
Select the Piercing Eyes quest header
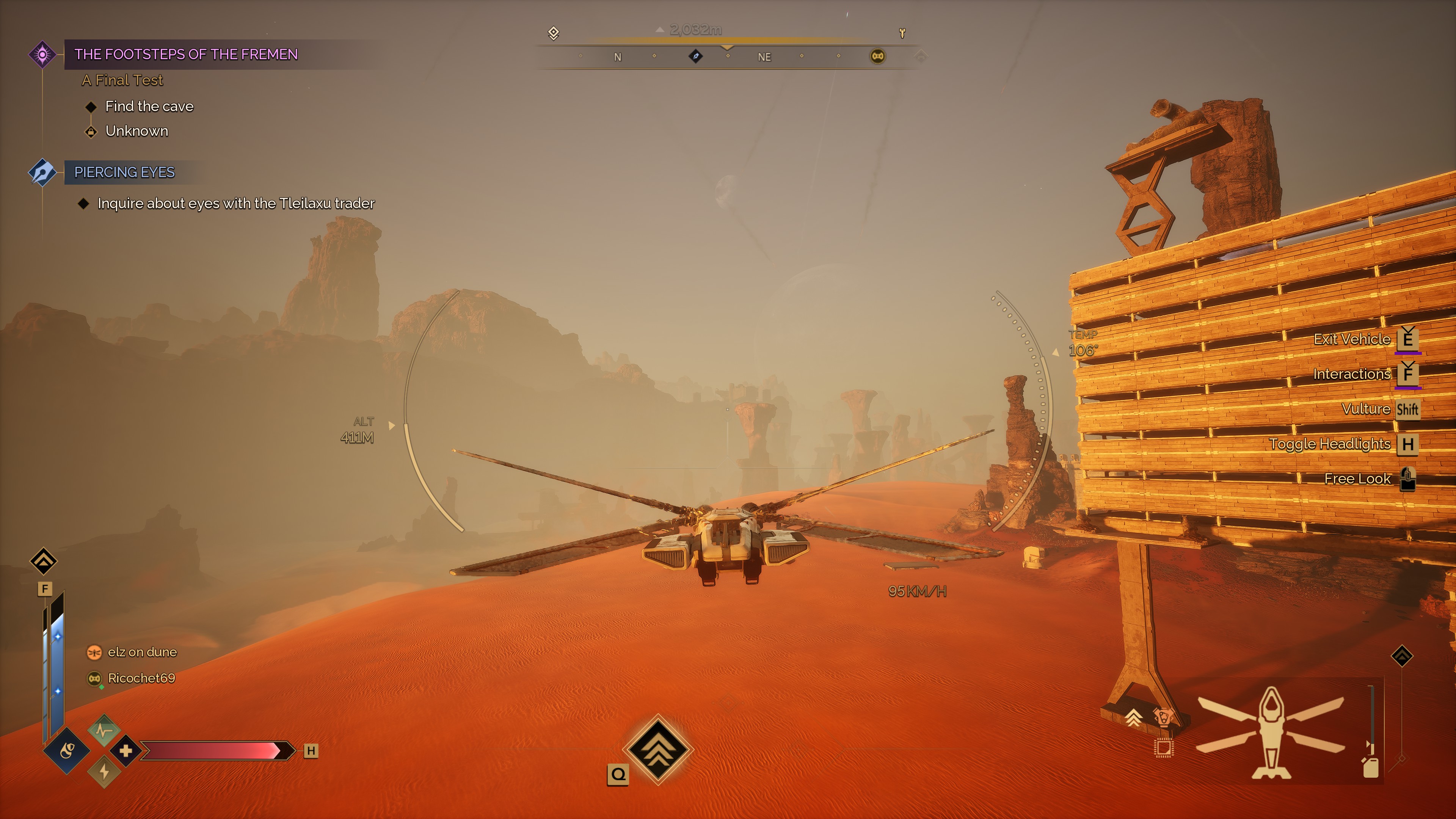point(124,172)
